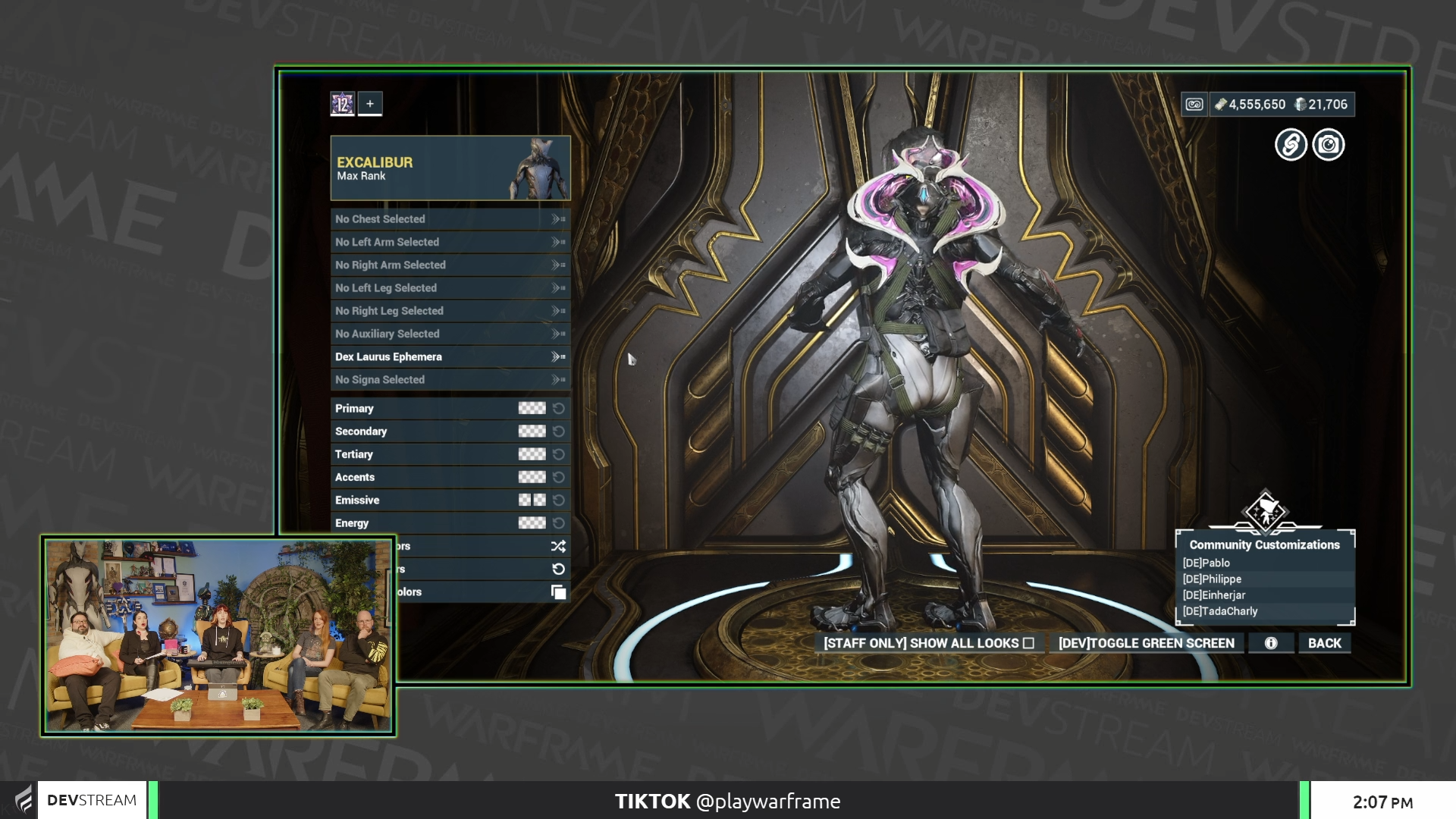Click [DEV]Toggle Green Screen
This screenshot has width=1456, height=819.
(1146, 643)
